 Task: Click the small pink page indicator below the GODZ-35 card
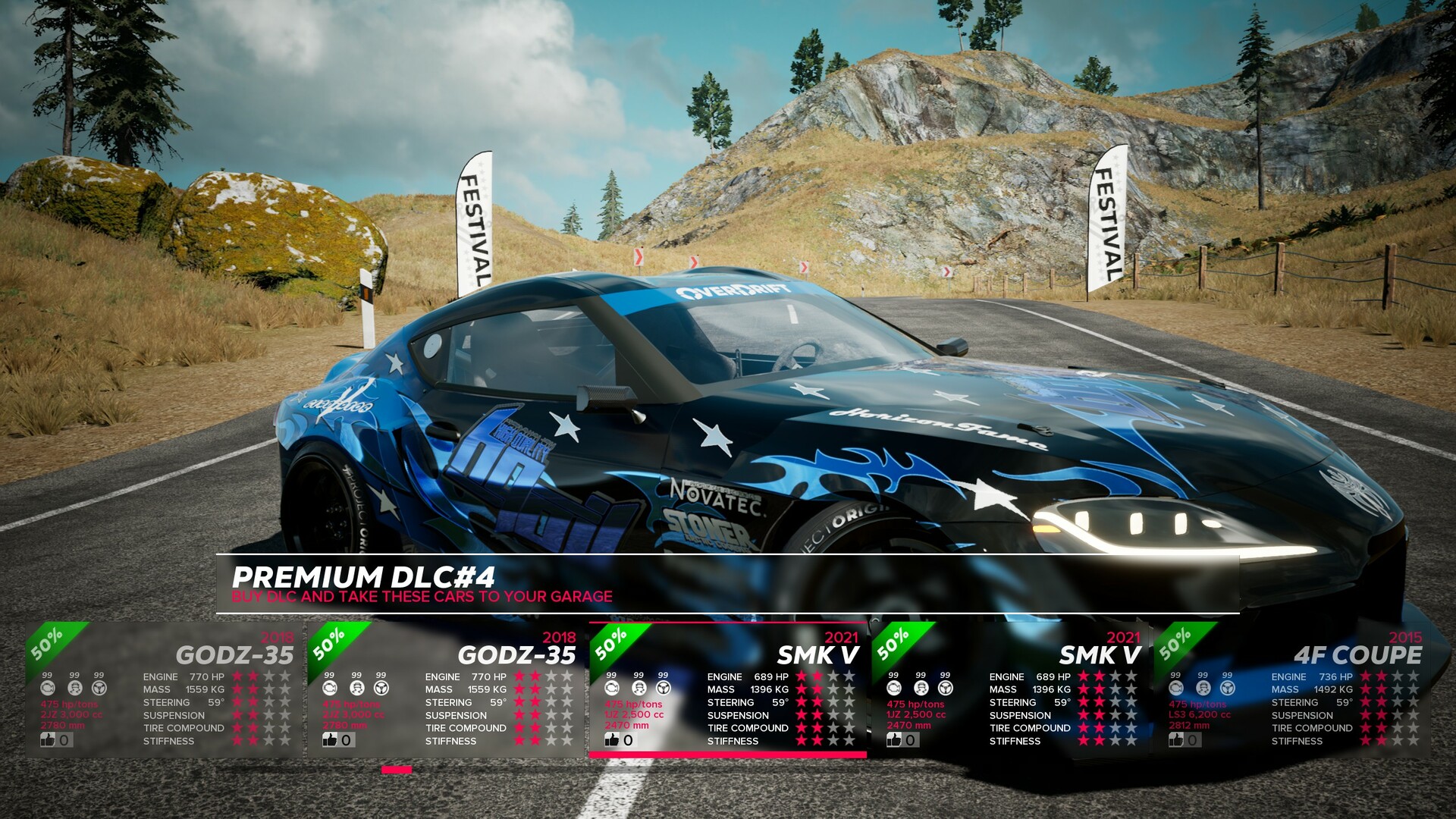398,771
